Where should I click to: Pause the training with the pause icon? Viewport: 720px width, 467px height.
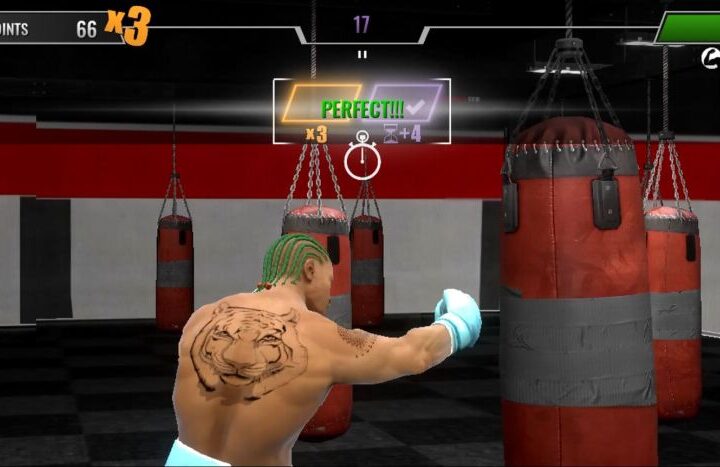point(362,54)
